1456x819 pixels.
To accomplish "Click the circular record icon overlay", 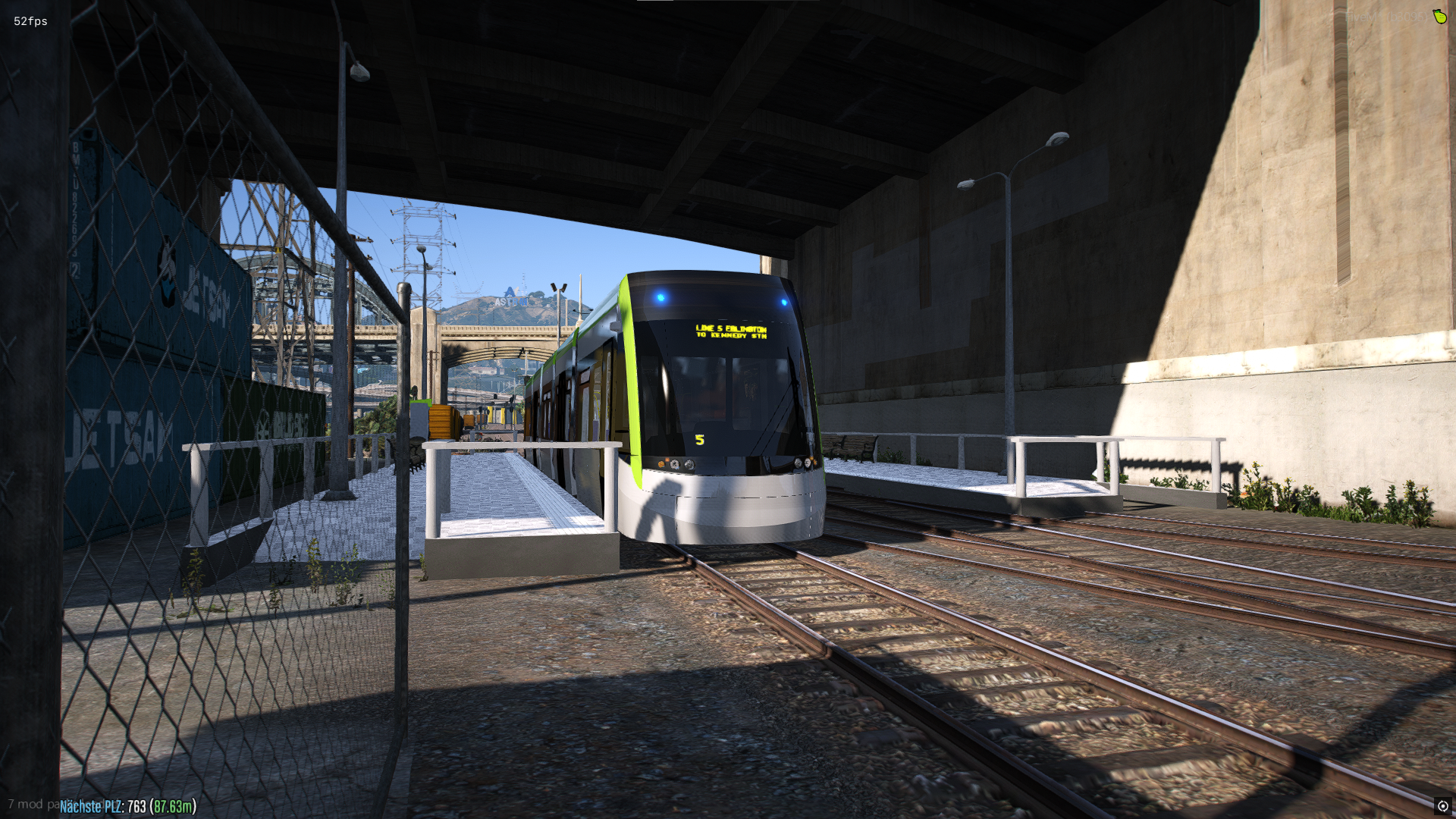I will pyautogui.click(x=1442, y=806).
